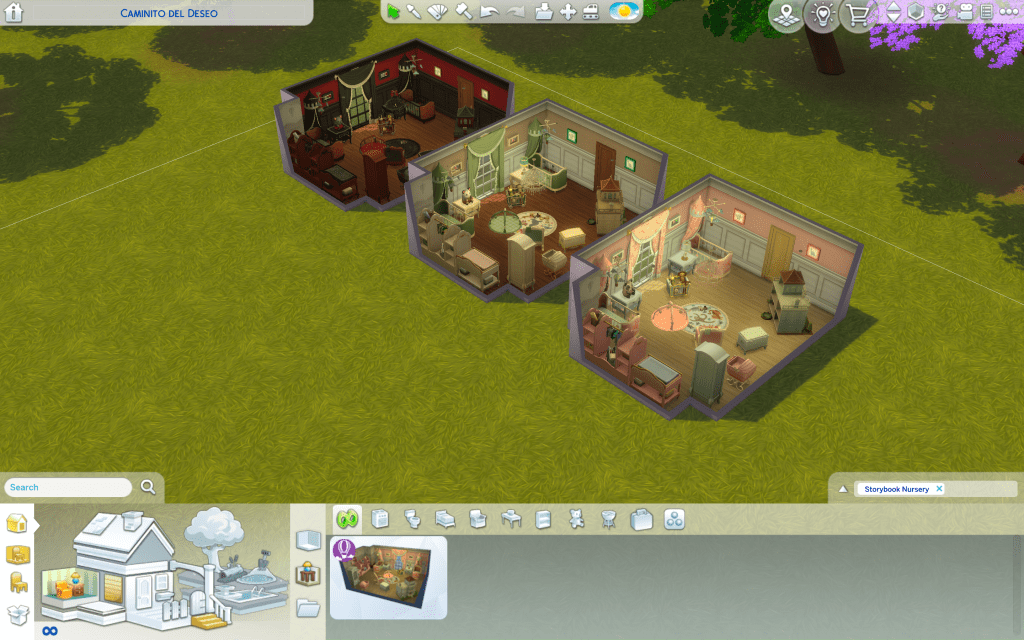
Task: Click the magnifying glass search button
Action: pyautogui.click(x=148, y=487)
